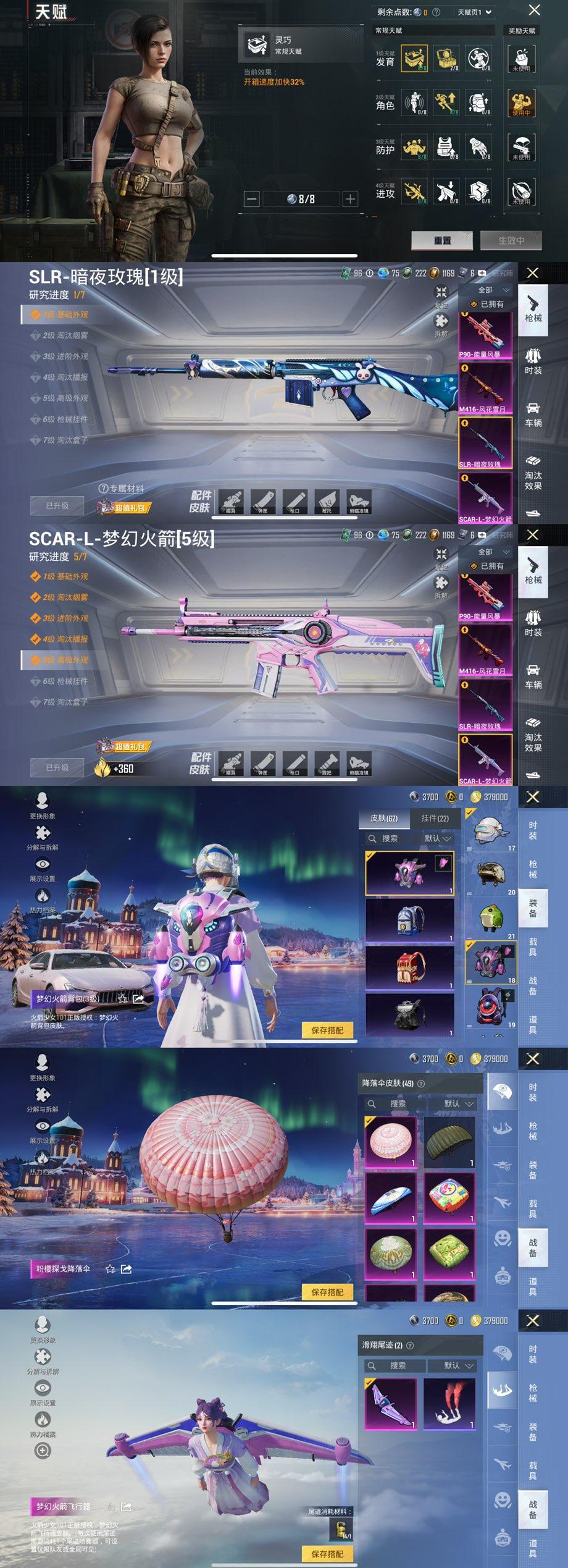Select the 灵巧 treasure chest talent icon
Image resolution: width=568 pixels, height=1568 pixels.
click(x=414, y=59)
